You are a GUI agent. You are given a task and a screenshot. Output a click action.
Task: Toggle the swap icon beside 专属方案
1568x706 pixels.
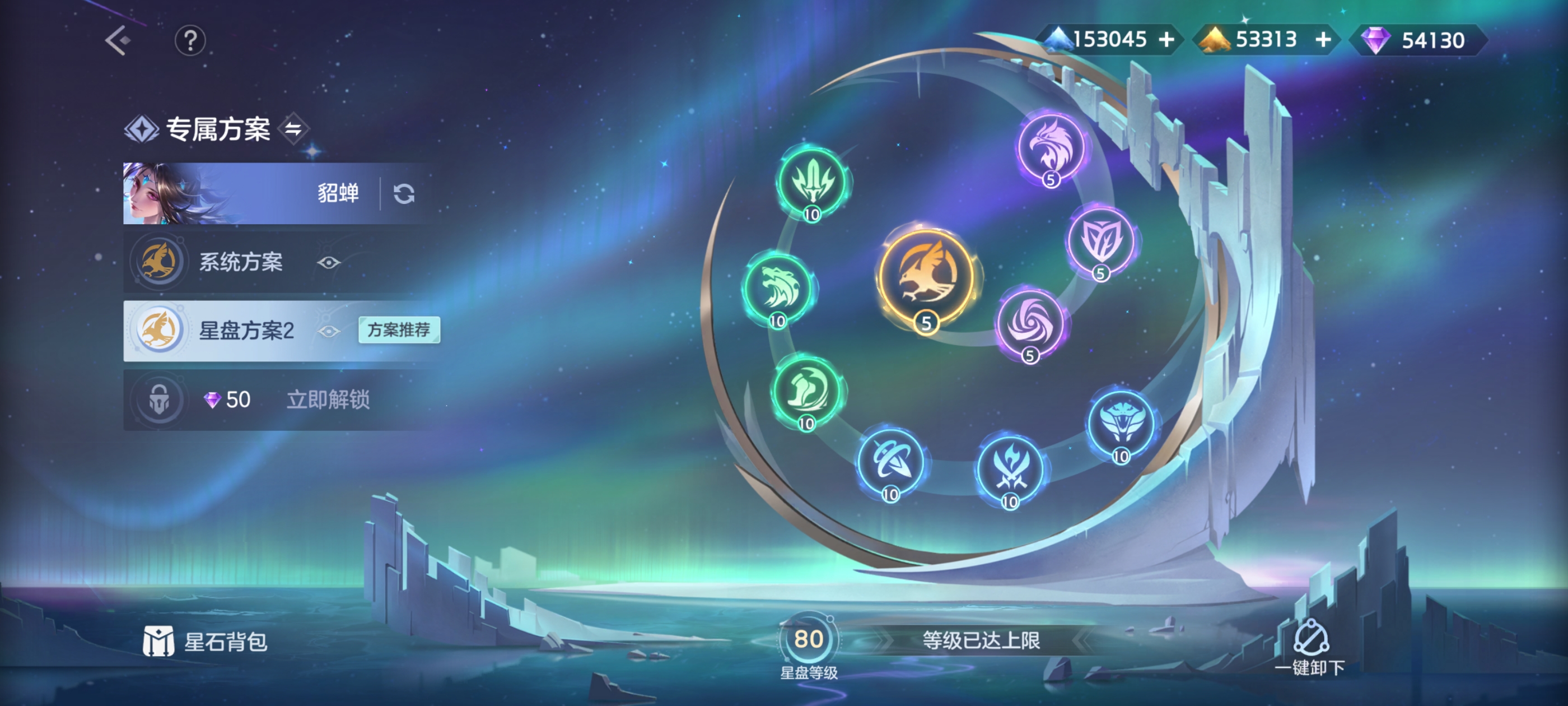(x=294, y=128)
